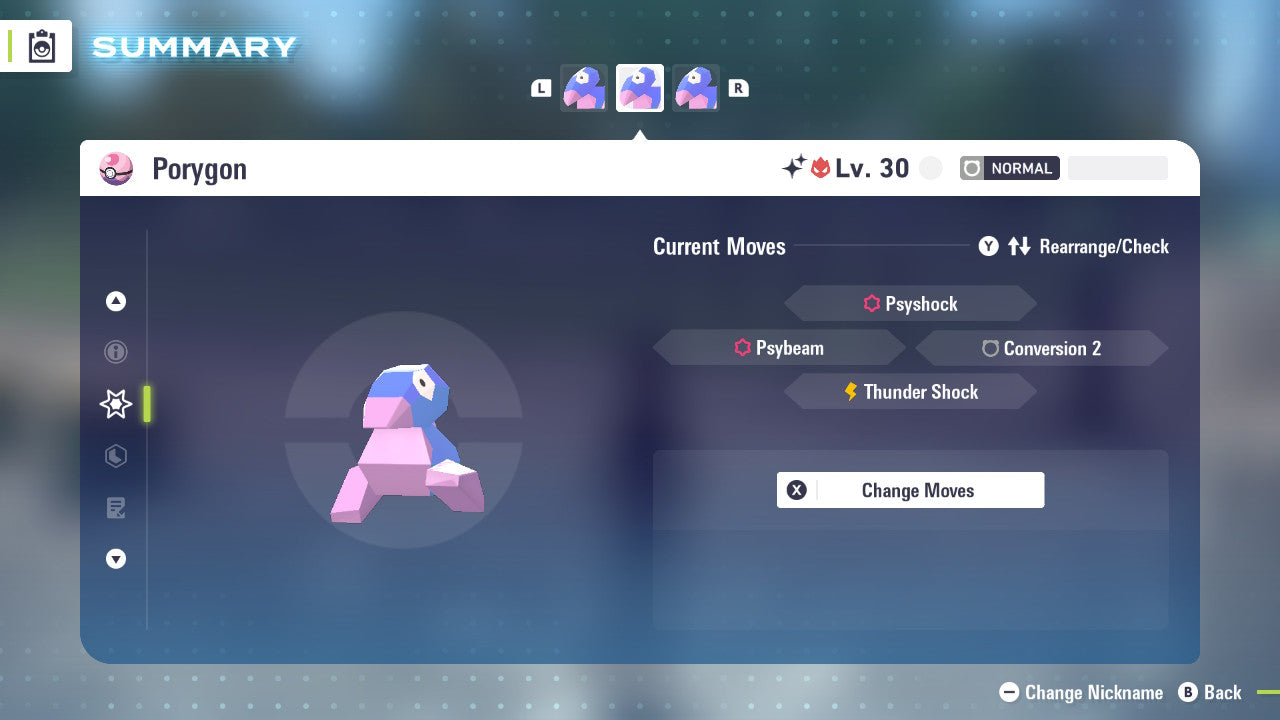Viewport: 1280px width, 720px height.
Task: Select the stats hexagon icon in sidebar
Action: (x=116, y=456)
